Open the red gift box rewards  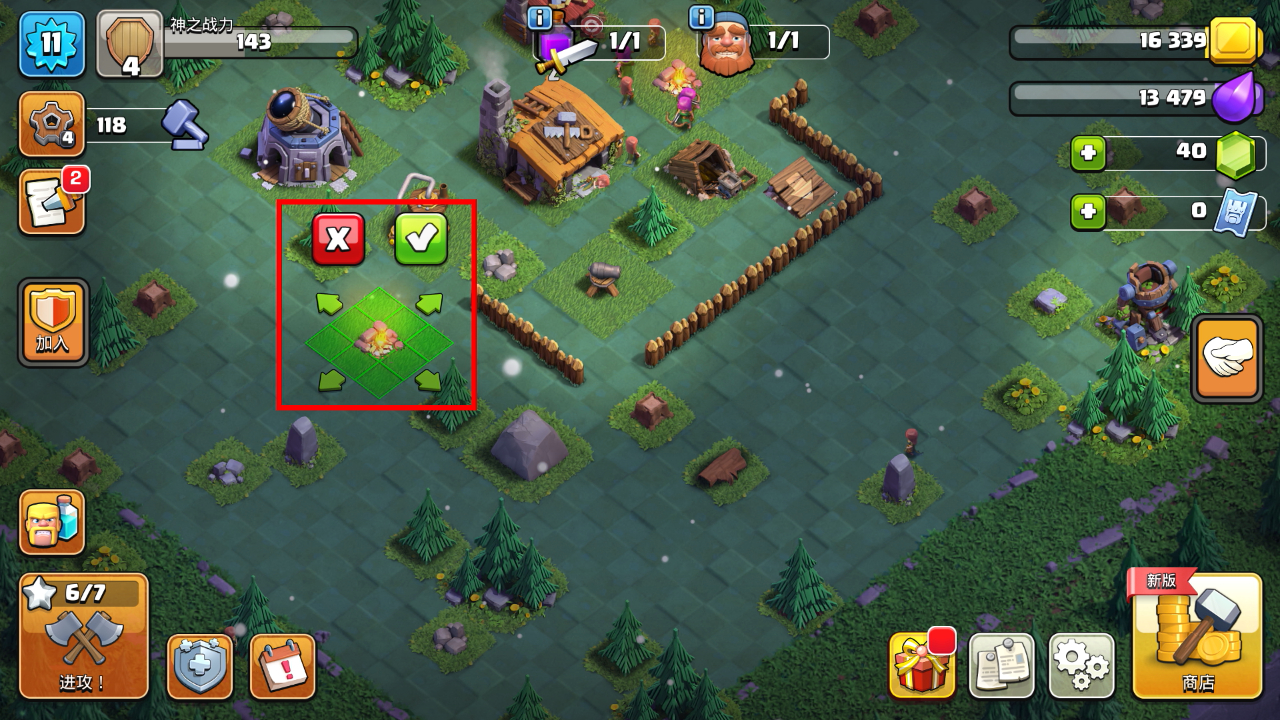(921, 665)
